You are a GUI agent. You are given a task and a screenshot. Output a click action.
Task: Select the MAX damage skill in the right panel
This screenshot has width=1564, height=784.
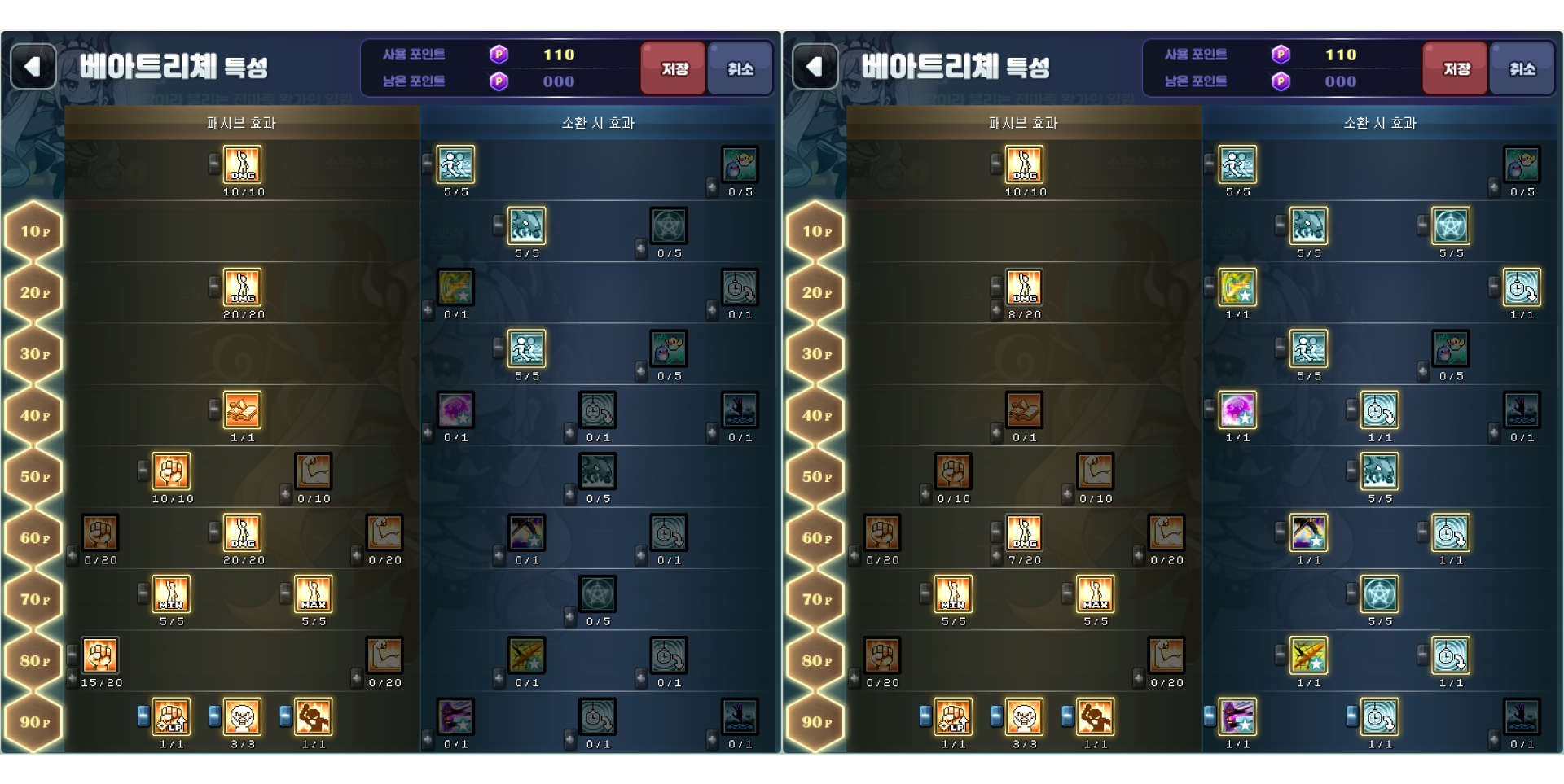pyautogui.click(x=1095, y=594)
